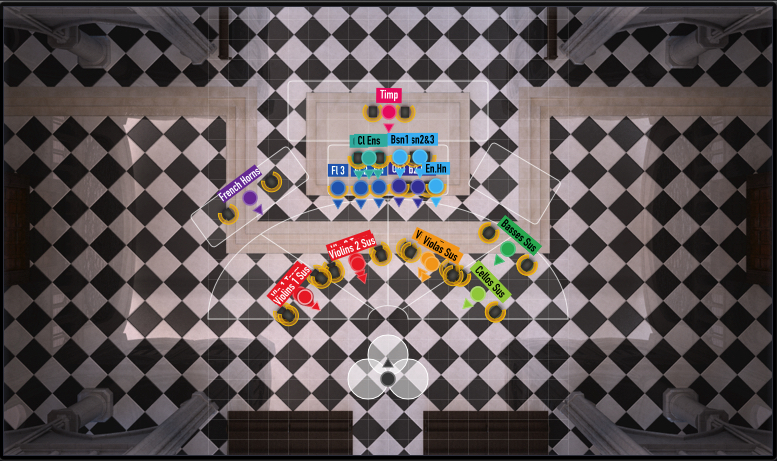Choose the Violins 2 Sus marker
This screenshot has width=777, height=461.
[x=357, y=263]
